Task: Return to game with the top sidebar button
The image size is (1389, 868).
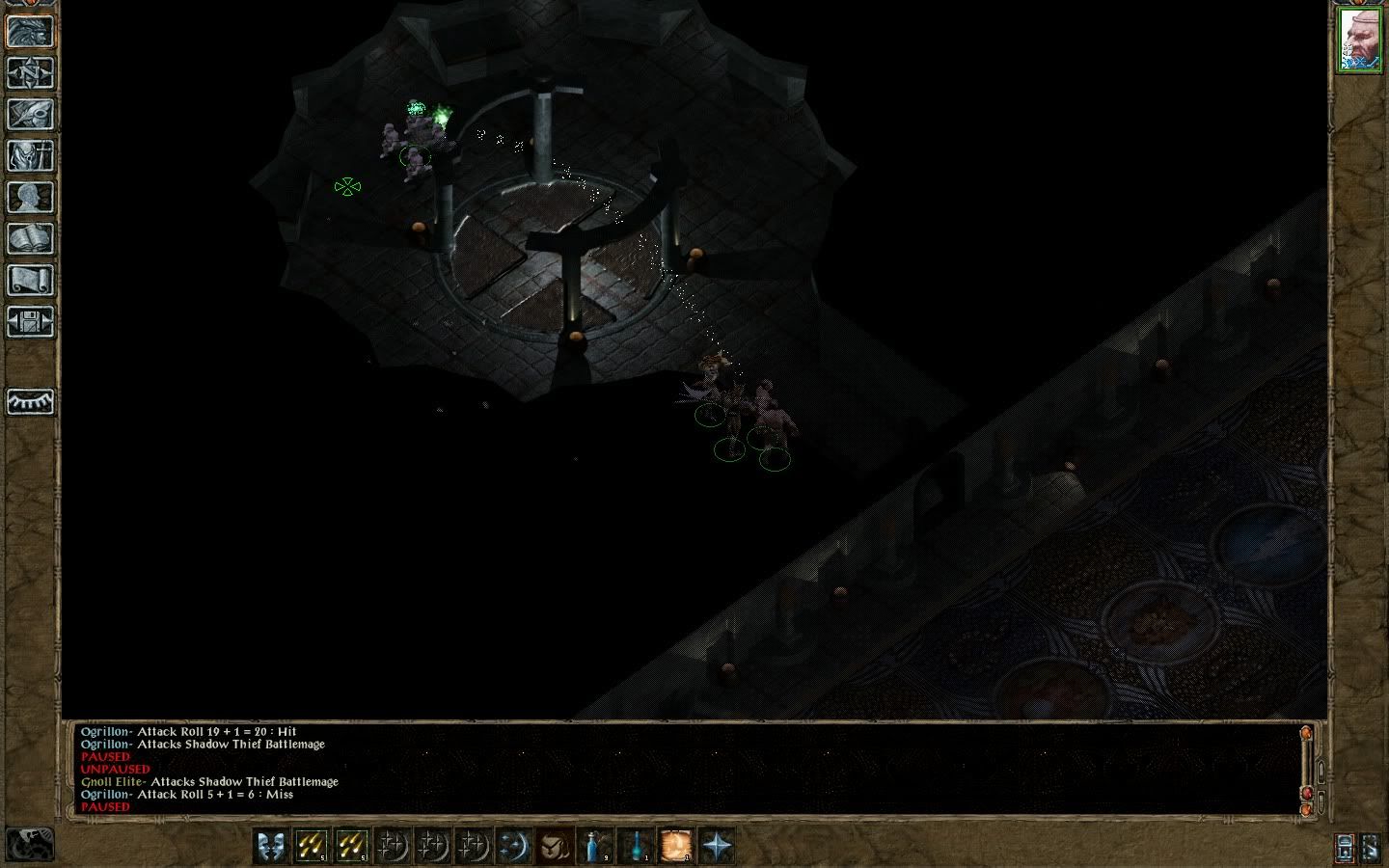Action: tap(31, 31)
